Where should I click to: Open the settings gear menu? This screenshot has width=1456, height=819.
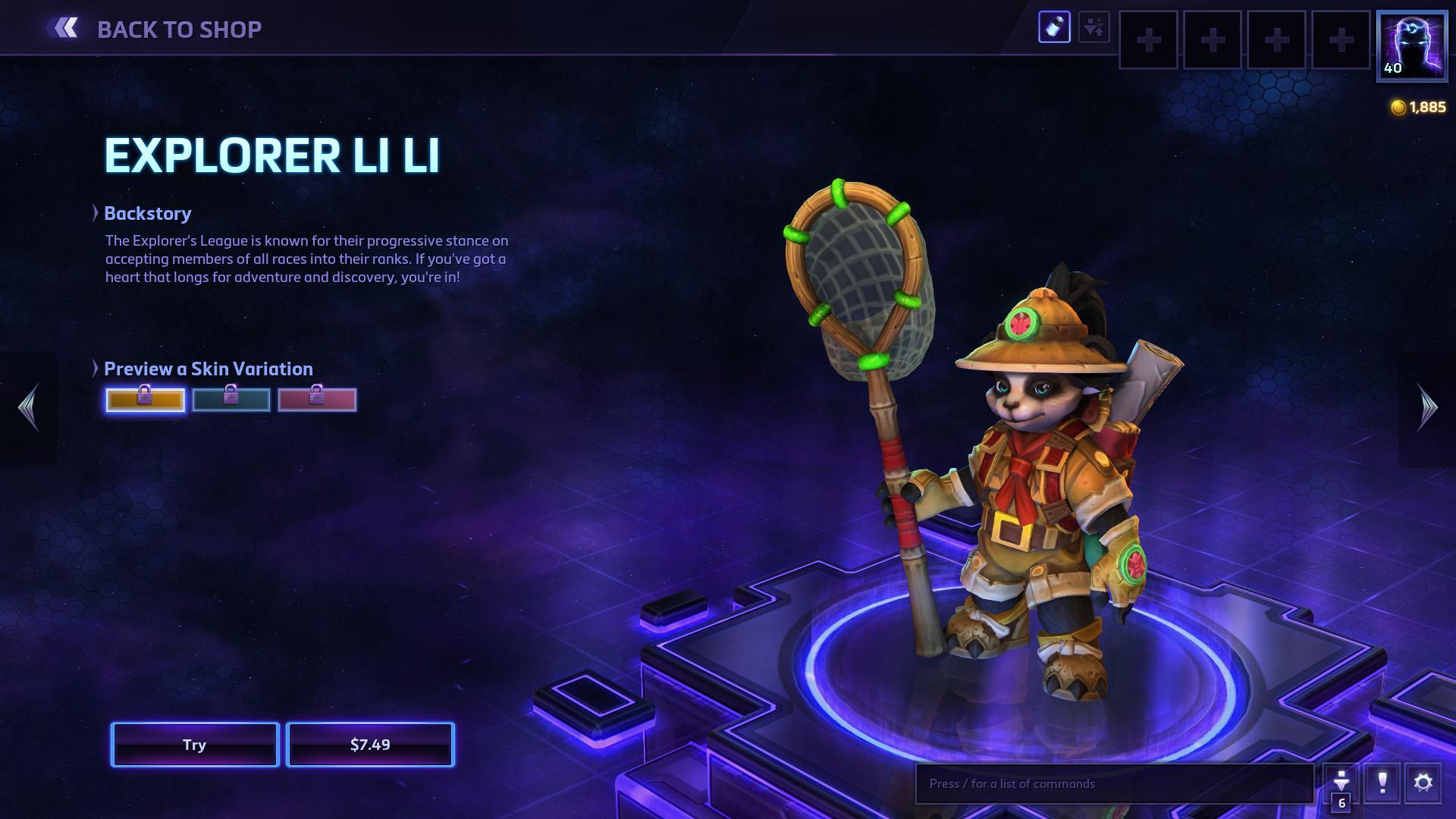pos(1423,783)
